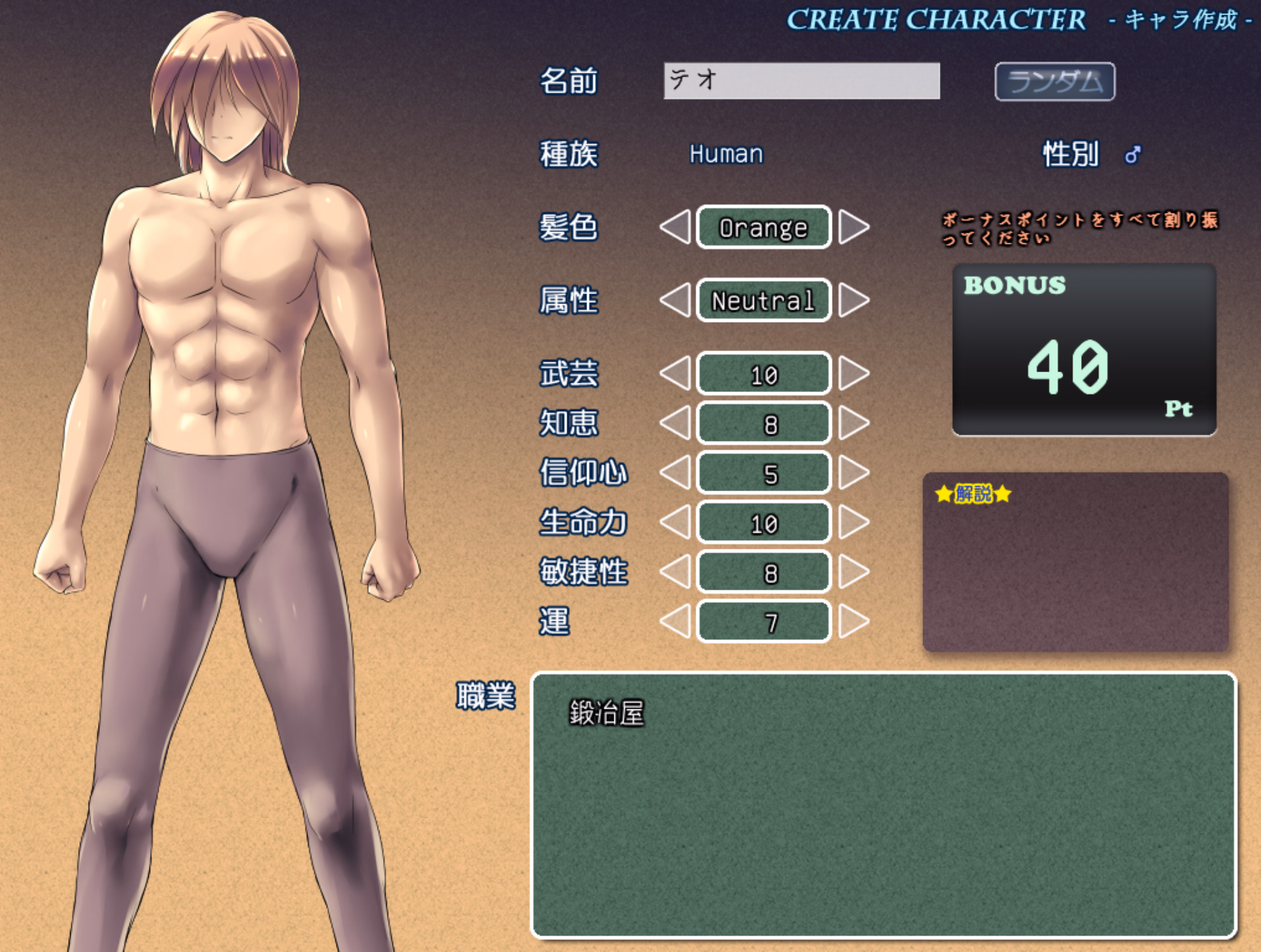Image resolution: width=1261 pixels, height=952 pixels.
Task: Raise the 敏捷性 stat by one
Action: [853, 572]
